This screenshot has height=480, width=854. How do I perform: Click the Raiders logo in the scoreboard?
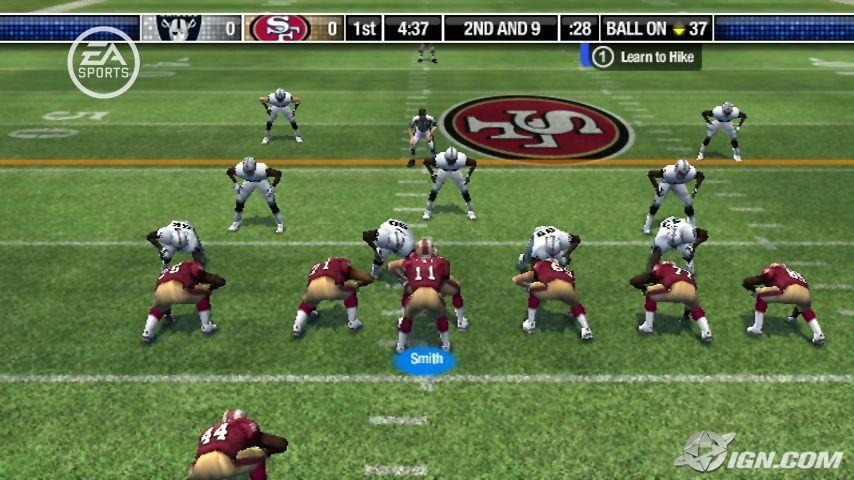tap(178, 28)
